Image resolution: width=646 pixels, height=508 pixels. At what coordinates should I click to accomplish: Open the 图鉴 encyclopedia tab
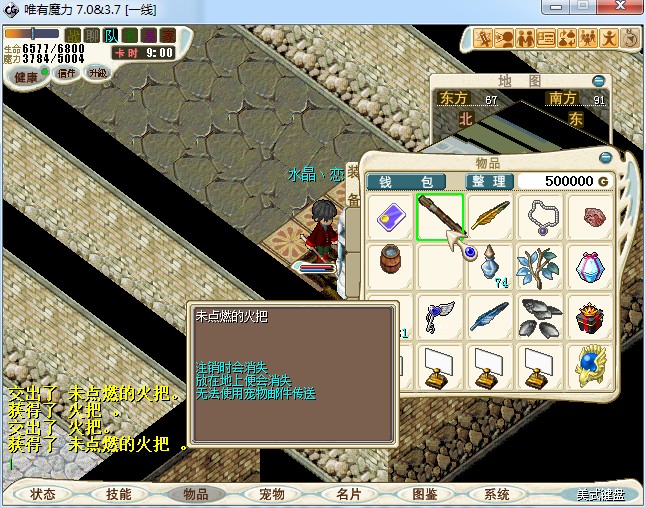423,494
